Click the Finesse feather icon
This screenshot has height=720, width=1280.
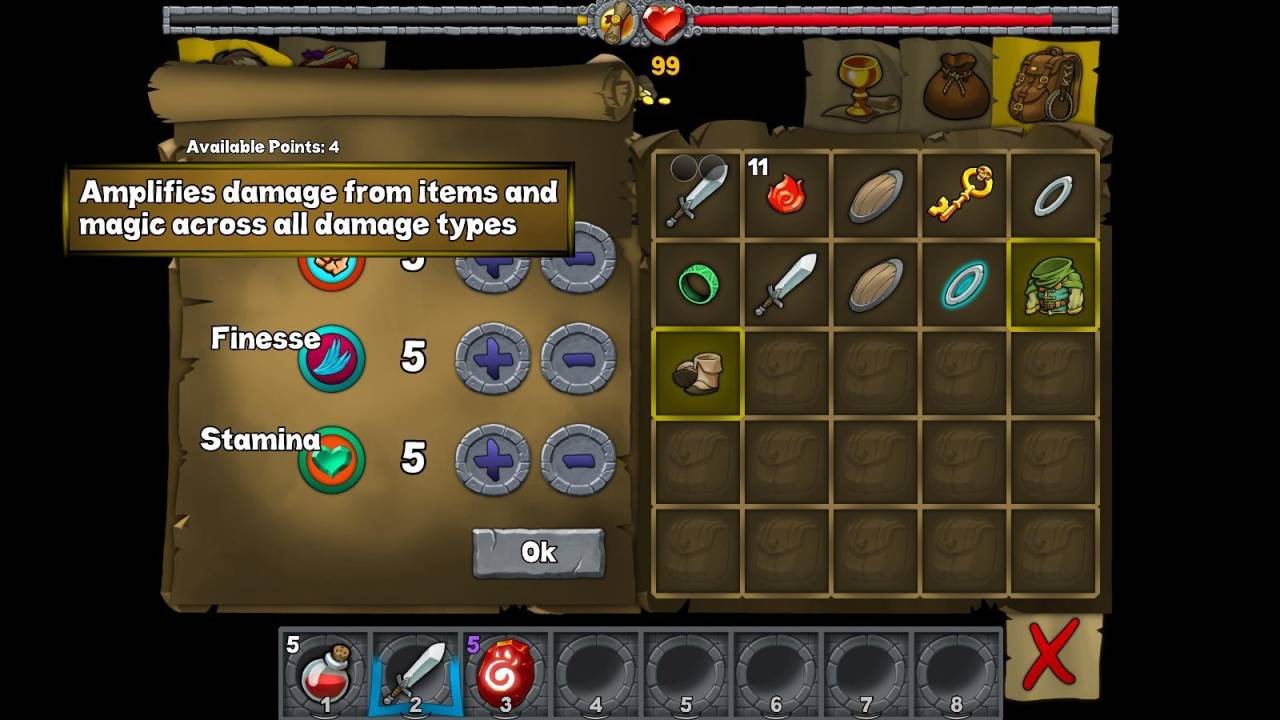(x=331, y=358)
